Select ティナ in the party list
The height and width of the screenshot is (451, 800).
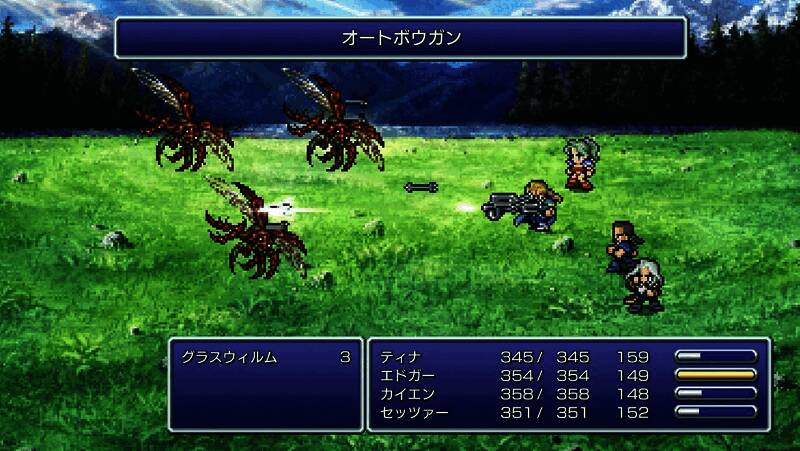400,357
